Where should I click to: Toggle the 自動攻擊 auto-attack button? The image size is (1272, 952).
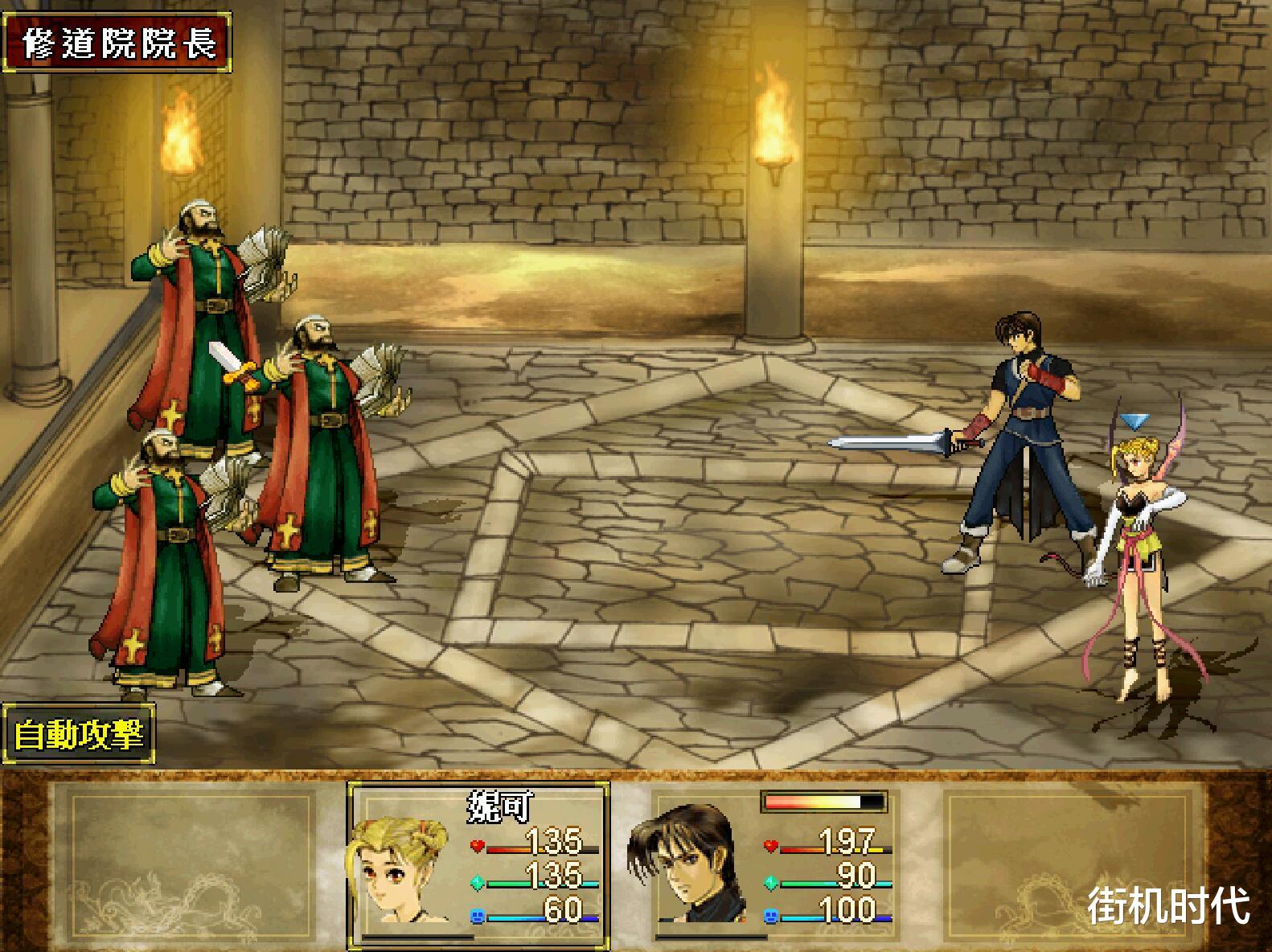[79, 734]
